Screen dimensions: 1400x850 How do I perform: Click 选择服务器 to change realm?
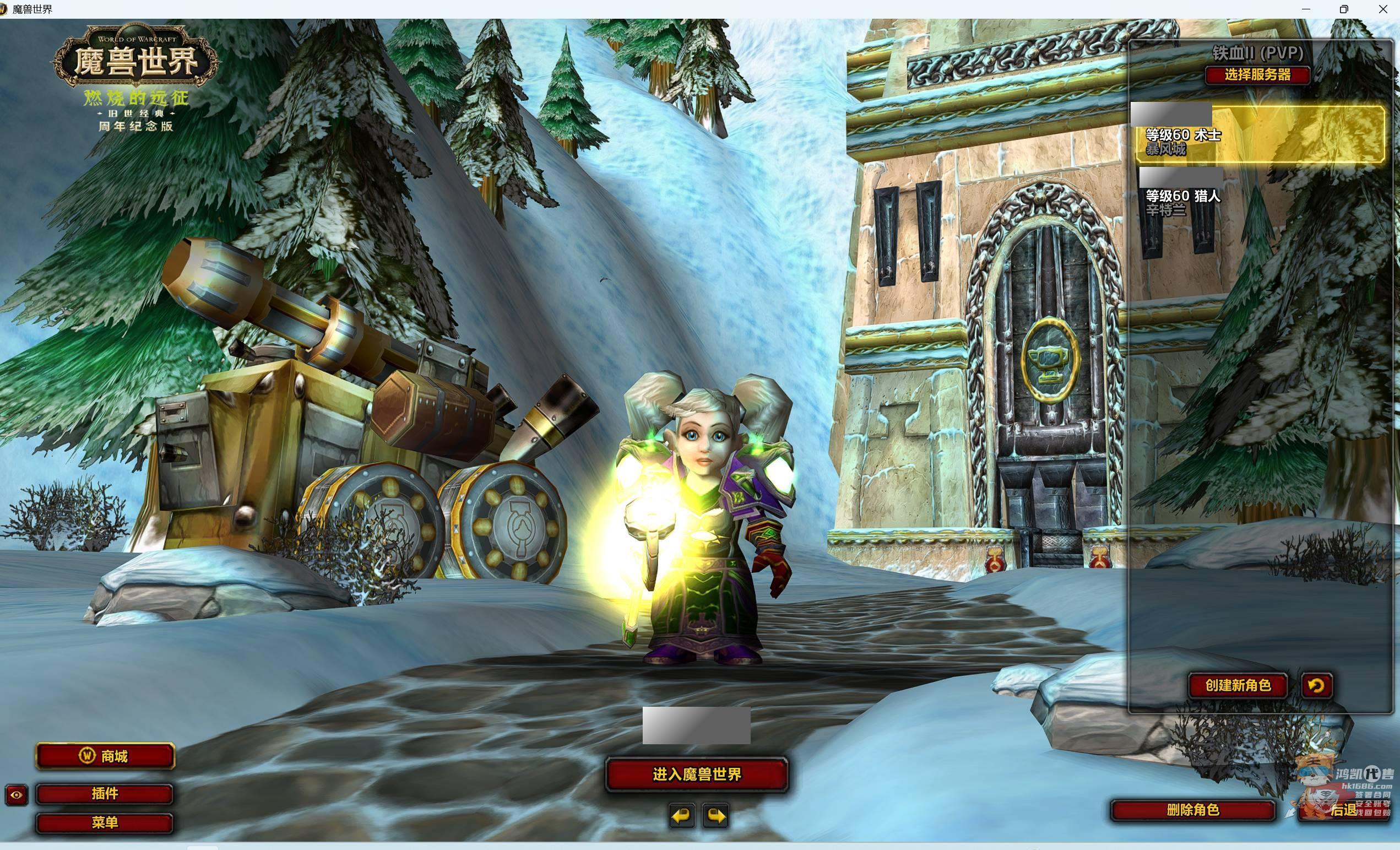1257,75
